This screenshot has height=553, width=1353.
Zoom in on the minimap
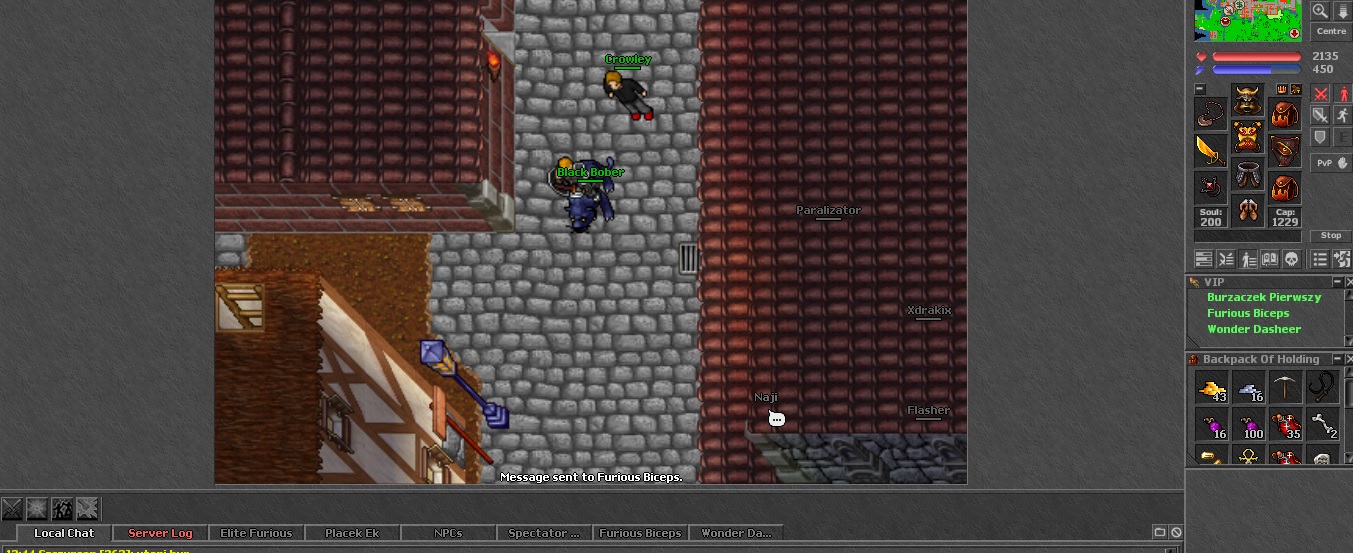(1321, 11)
